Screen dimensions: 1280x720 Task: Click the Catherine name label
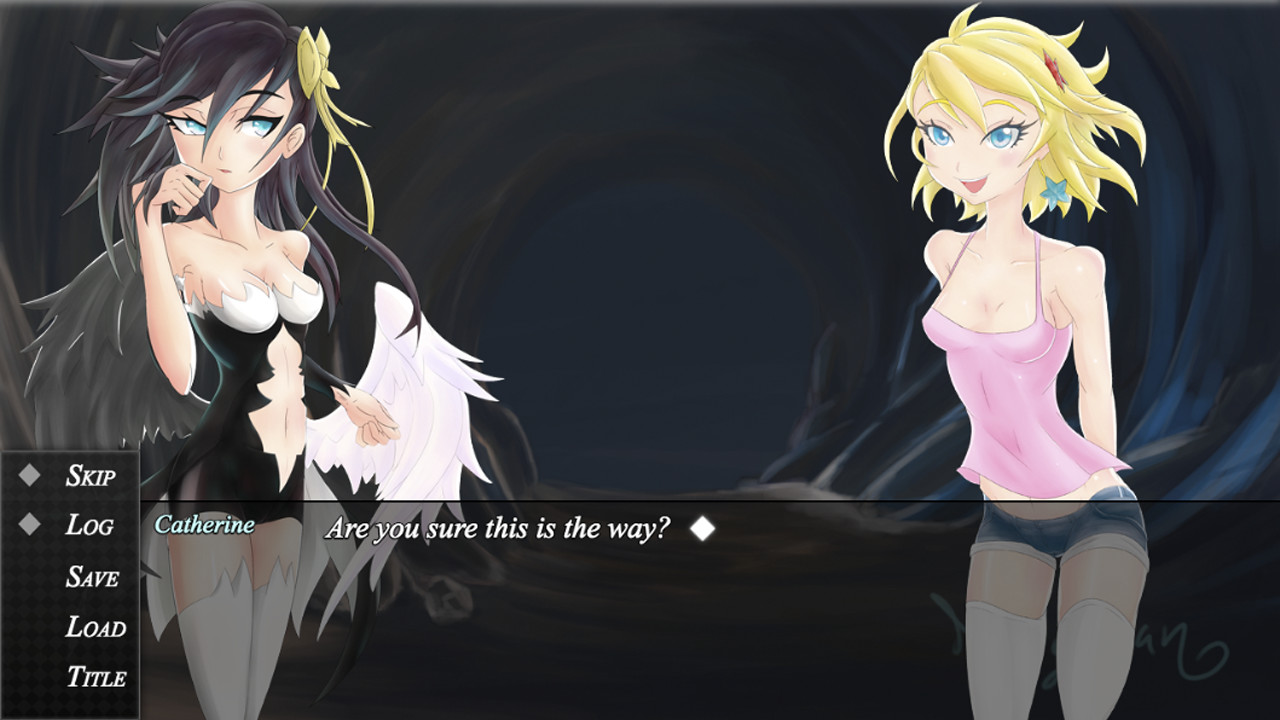pyautogui.click(x=204, y=522)
